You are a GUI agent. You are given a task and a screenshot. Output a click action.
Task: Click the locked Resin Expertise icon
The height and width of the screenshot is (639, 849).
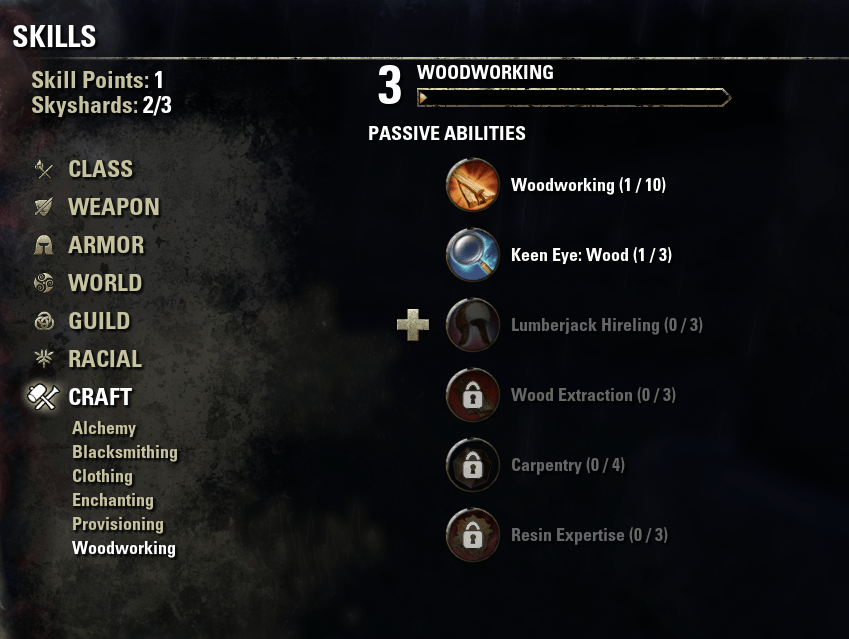point(472,535)
